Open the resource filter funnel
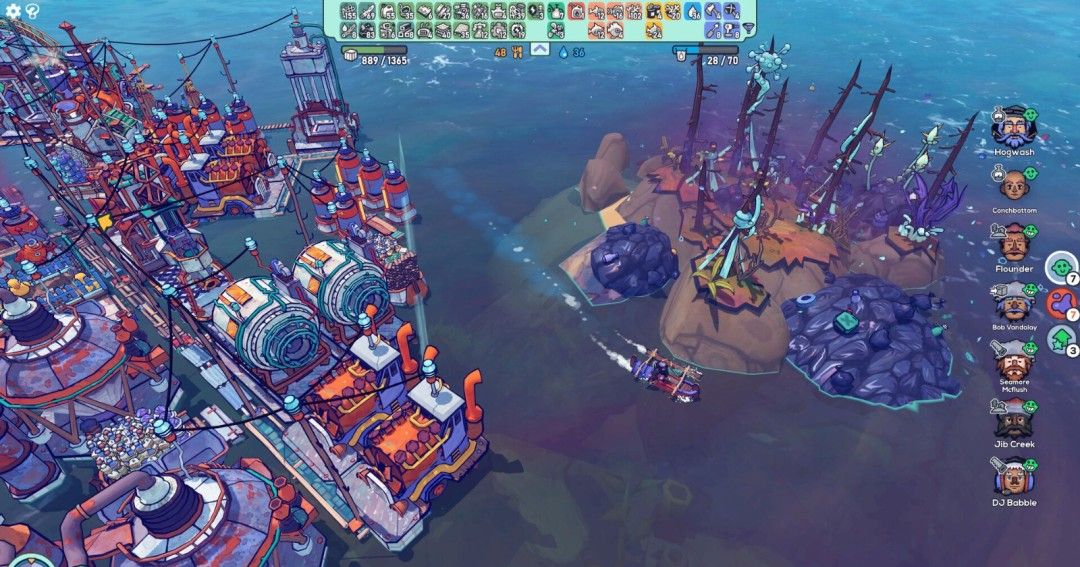The image size is (1080, 567). 749,29
